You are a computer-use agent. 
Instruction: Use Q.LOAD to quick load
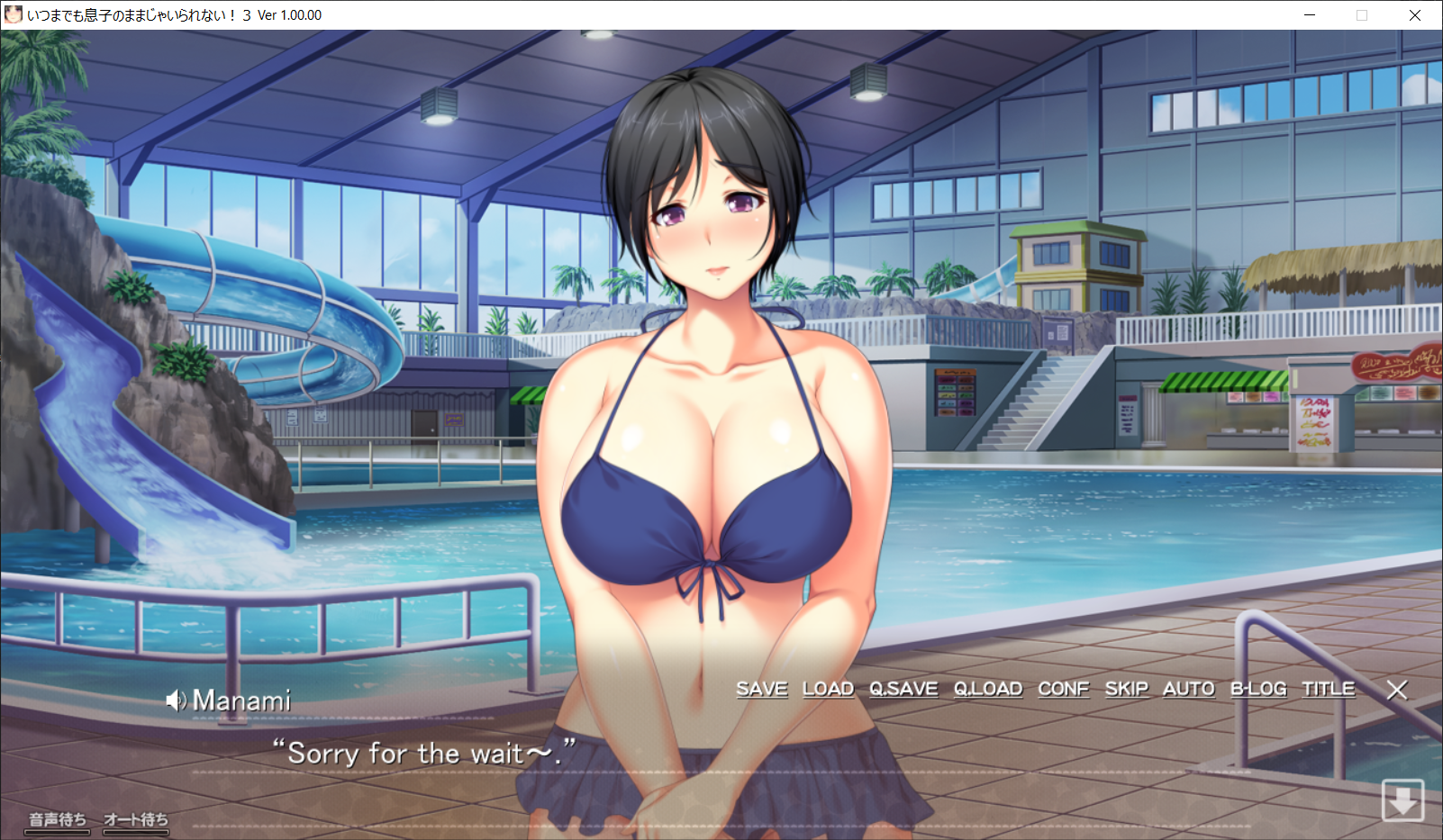[x=988, y=689]
